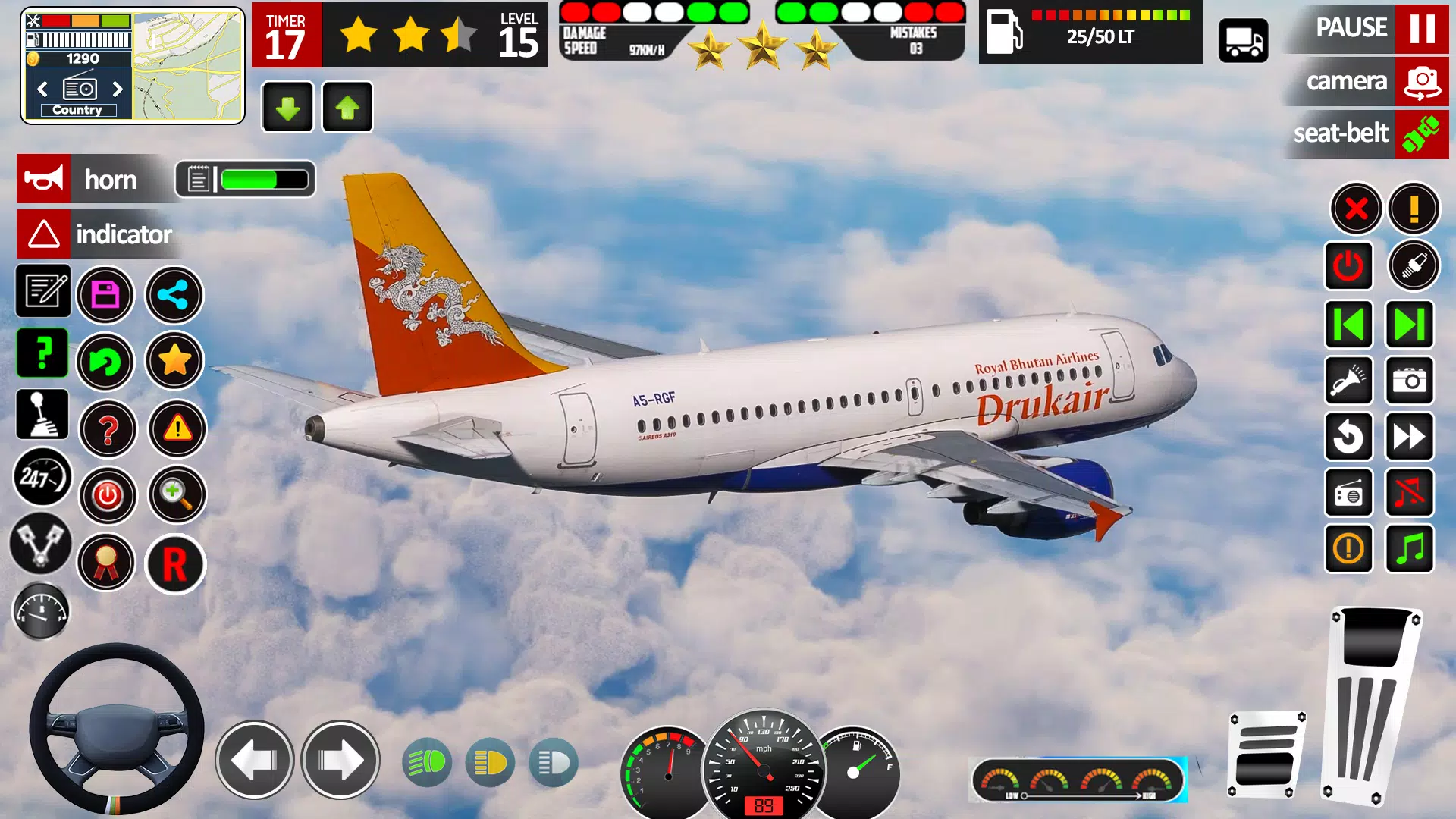
Task: Steer right with the right arrow
Action: [340, 760]
